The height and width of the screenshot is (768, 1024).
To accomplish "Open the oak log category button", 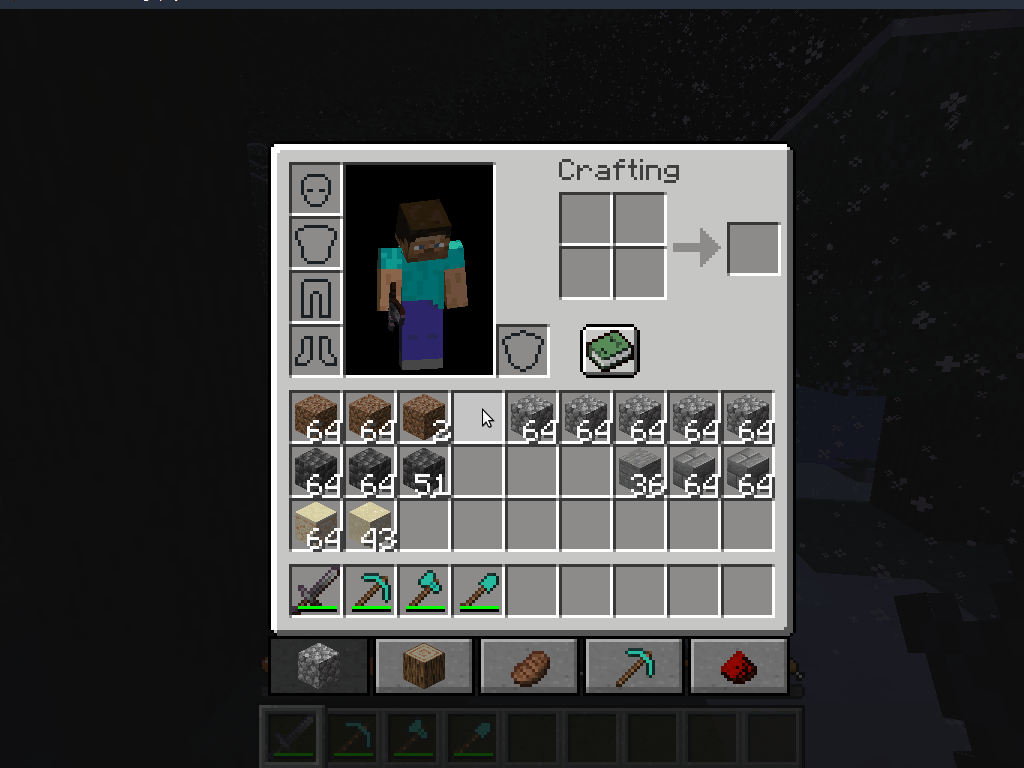I will pos(424,666).
